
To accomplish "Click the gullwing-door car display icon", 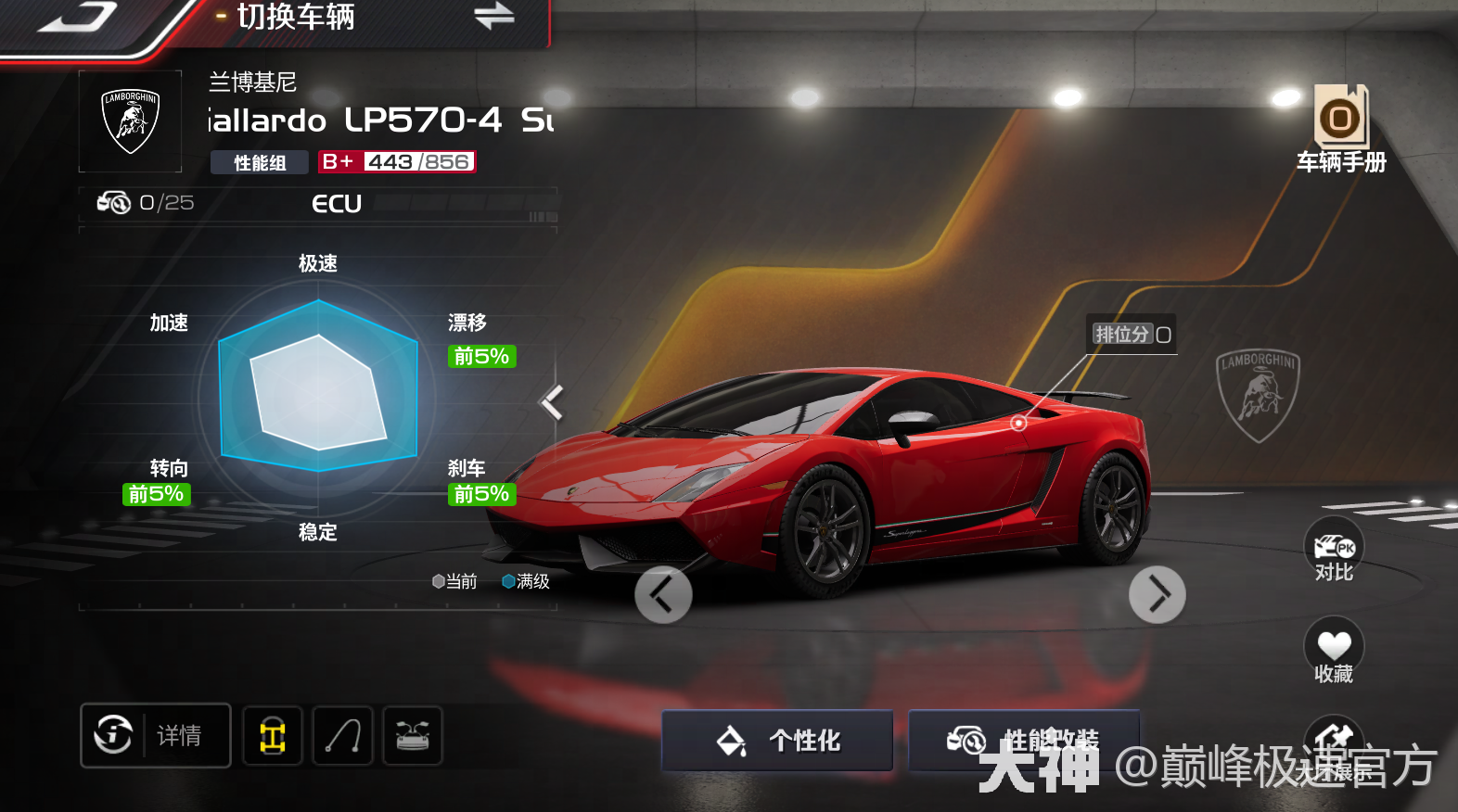I will [412, 735].
